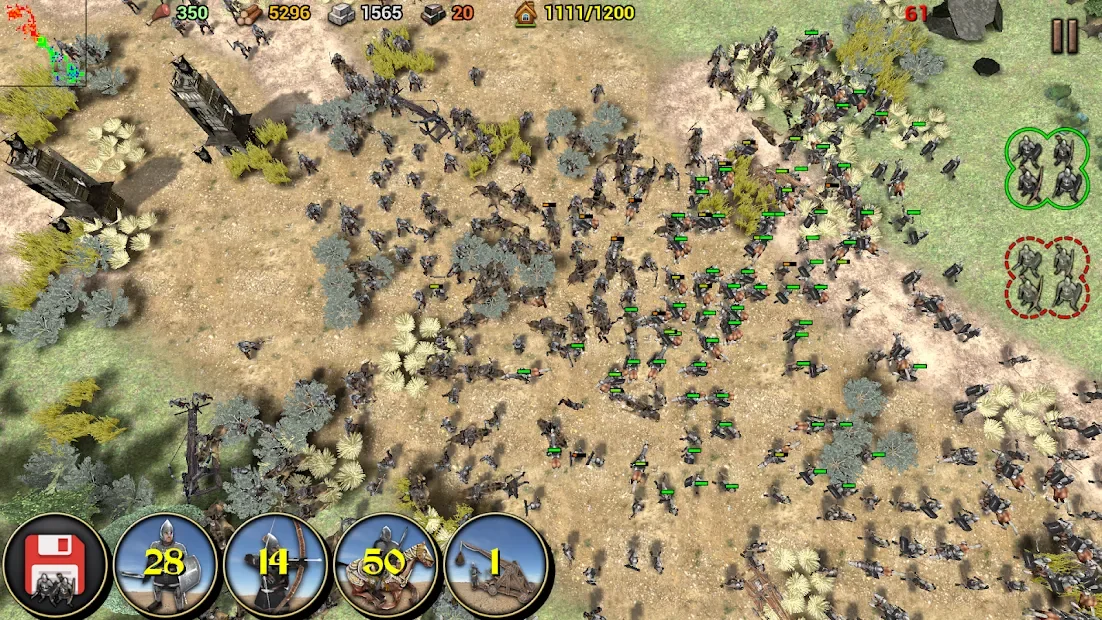Select the cavalry unit group showing 50

point(386,565)
